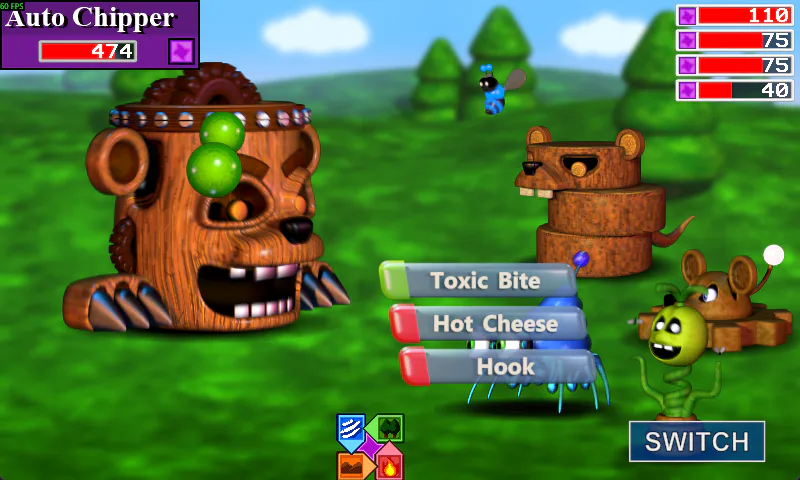Select the Hook move

498,367
